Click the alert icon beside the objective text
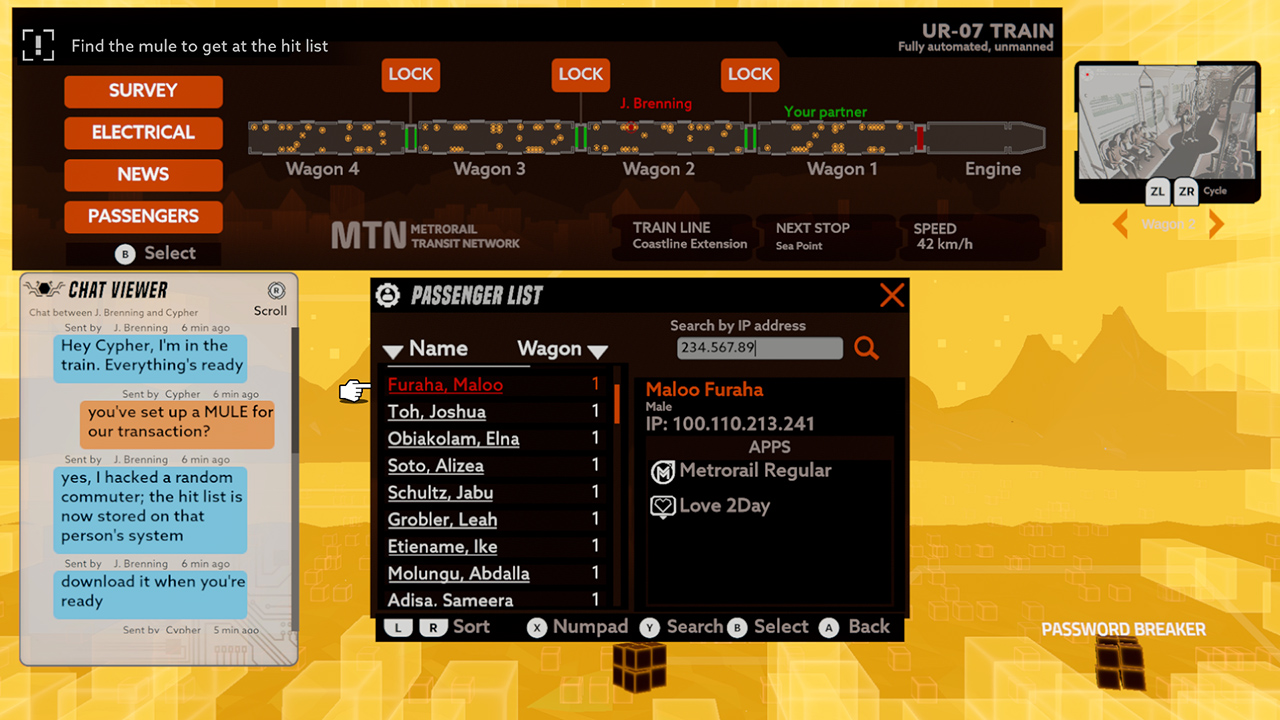 click(x=37, y=44)
